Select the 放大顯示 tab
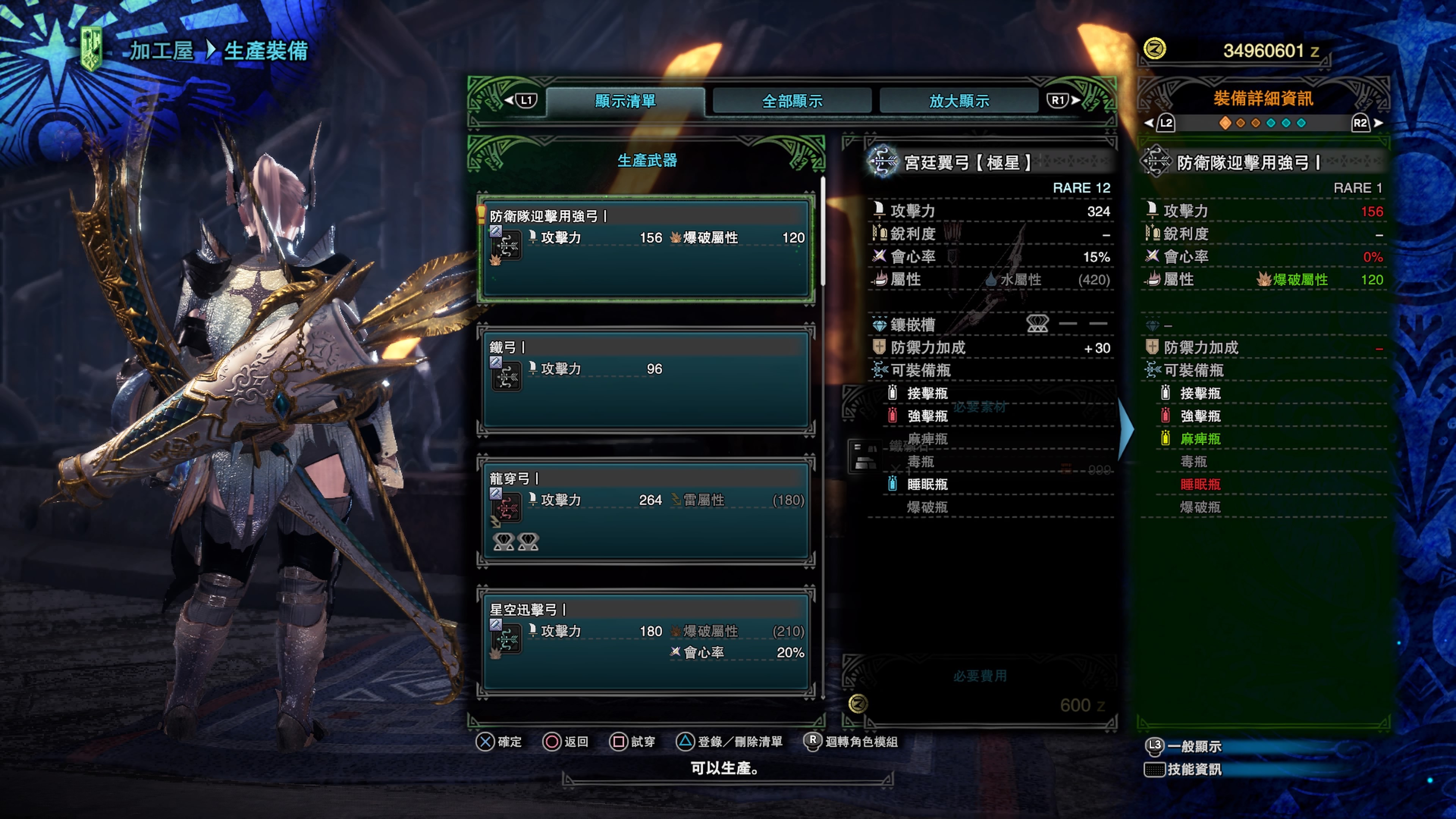1456x819 pixels. pyautogui.click(x=959, y=101)
